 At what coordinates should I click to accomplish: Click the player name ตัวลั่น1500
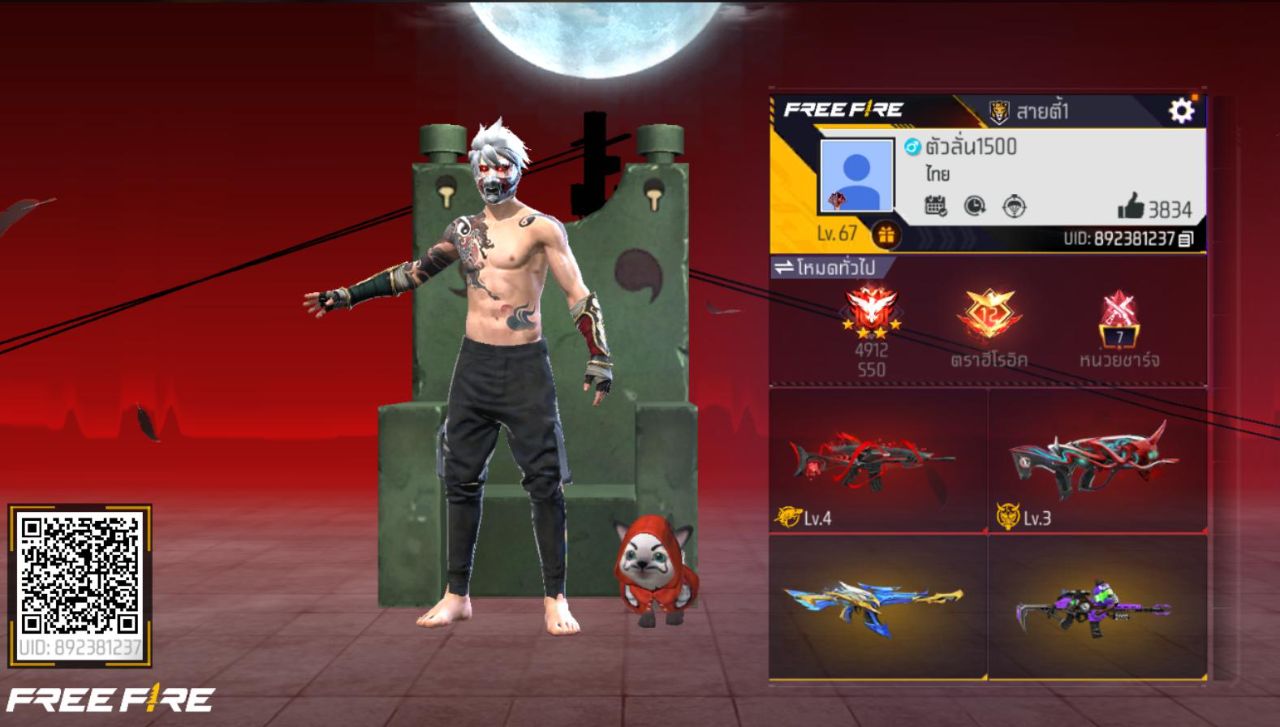[974, 148]
